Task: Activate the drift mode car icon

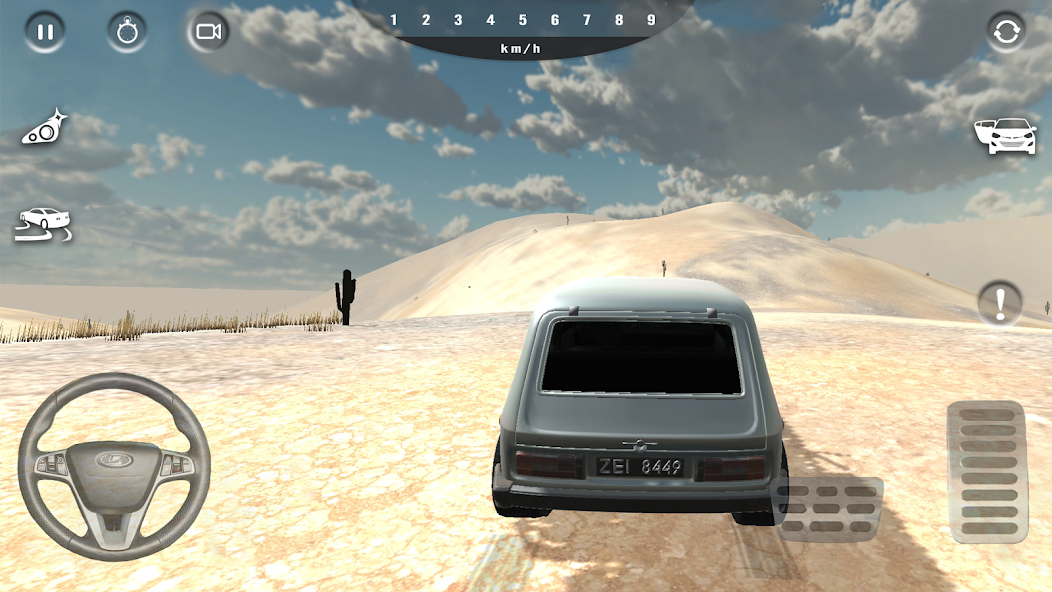Action: (x=42, y=224)
